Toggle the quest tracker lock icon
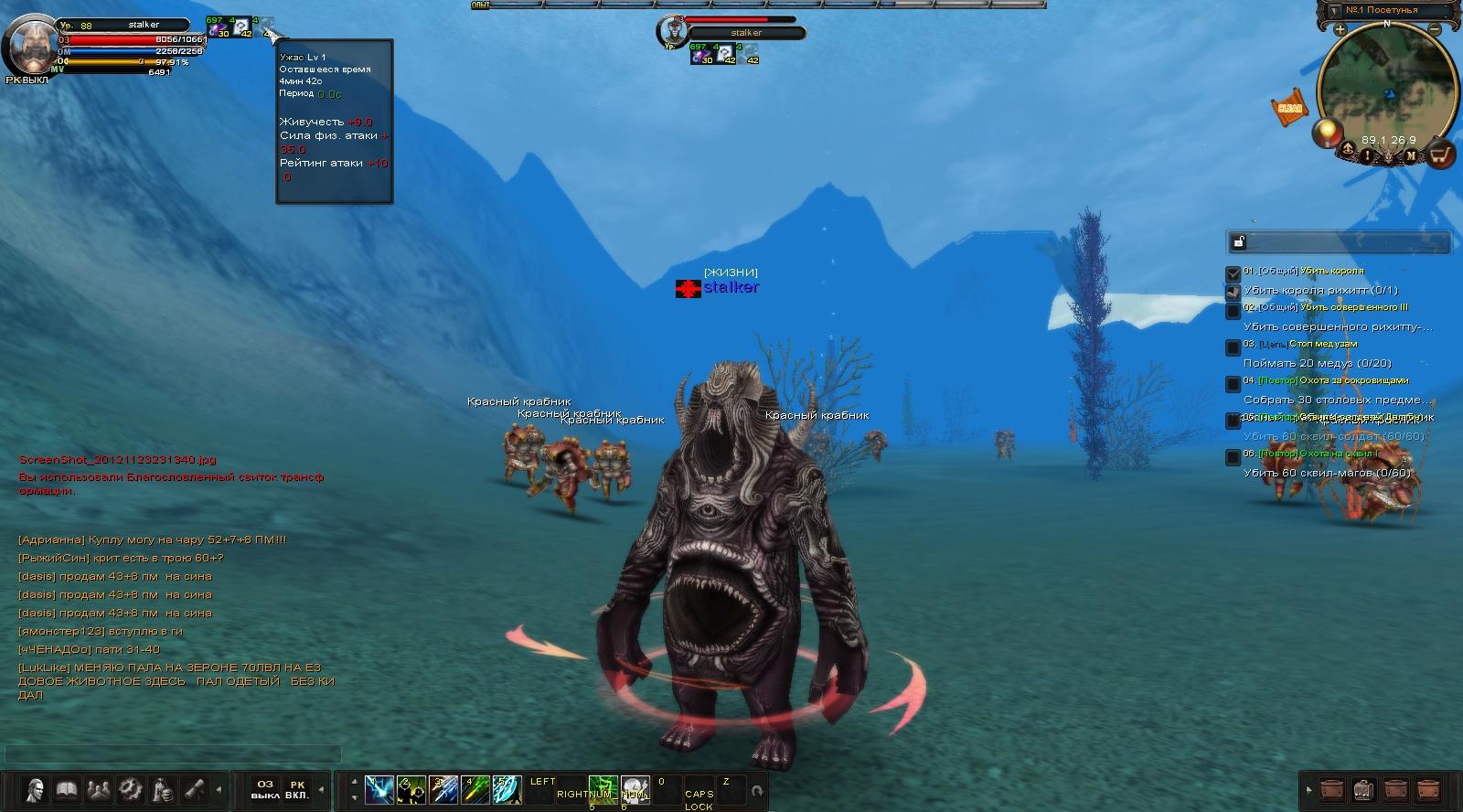1463x812 pixels. [1239, 242]
